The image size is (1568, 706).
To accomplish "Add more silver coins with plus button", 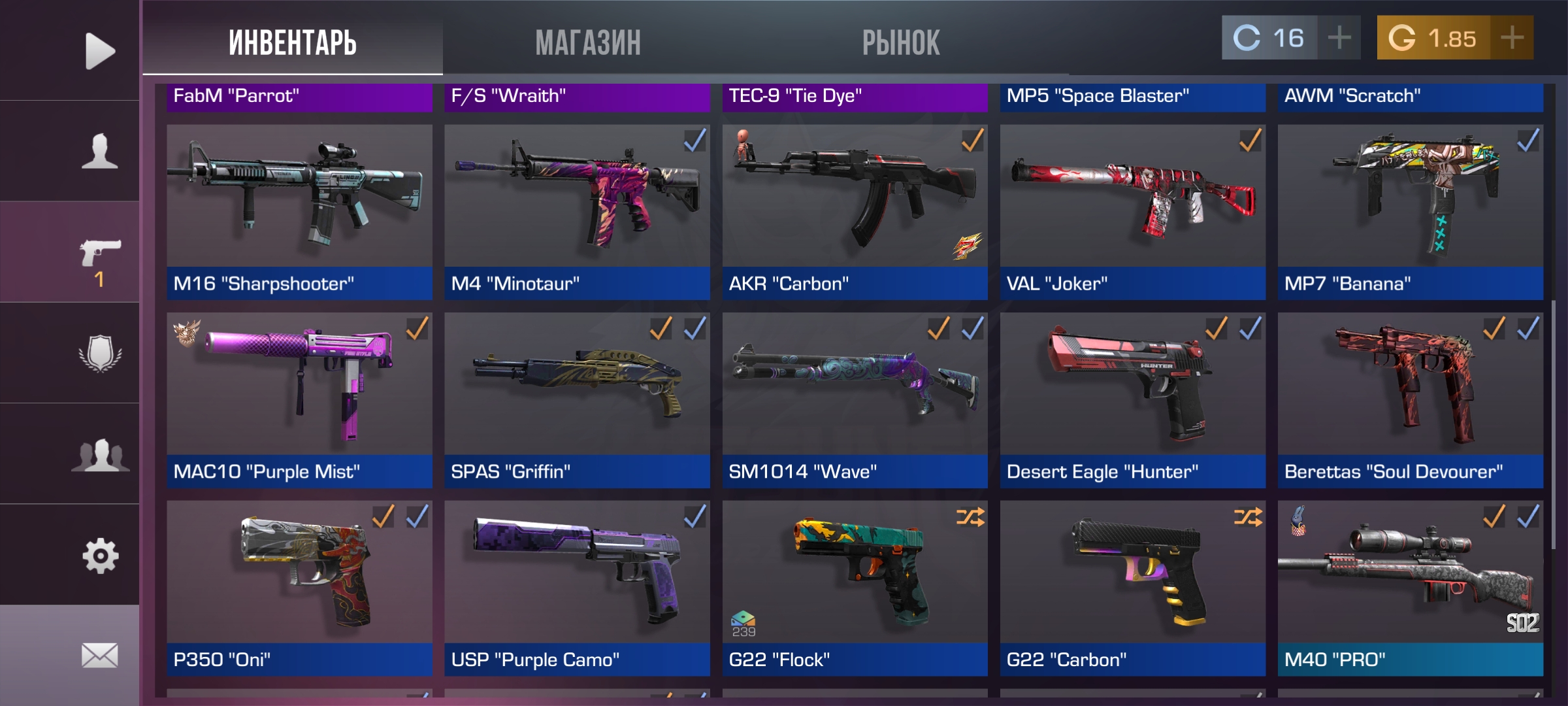I will tap(1339, 38).
